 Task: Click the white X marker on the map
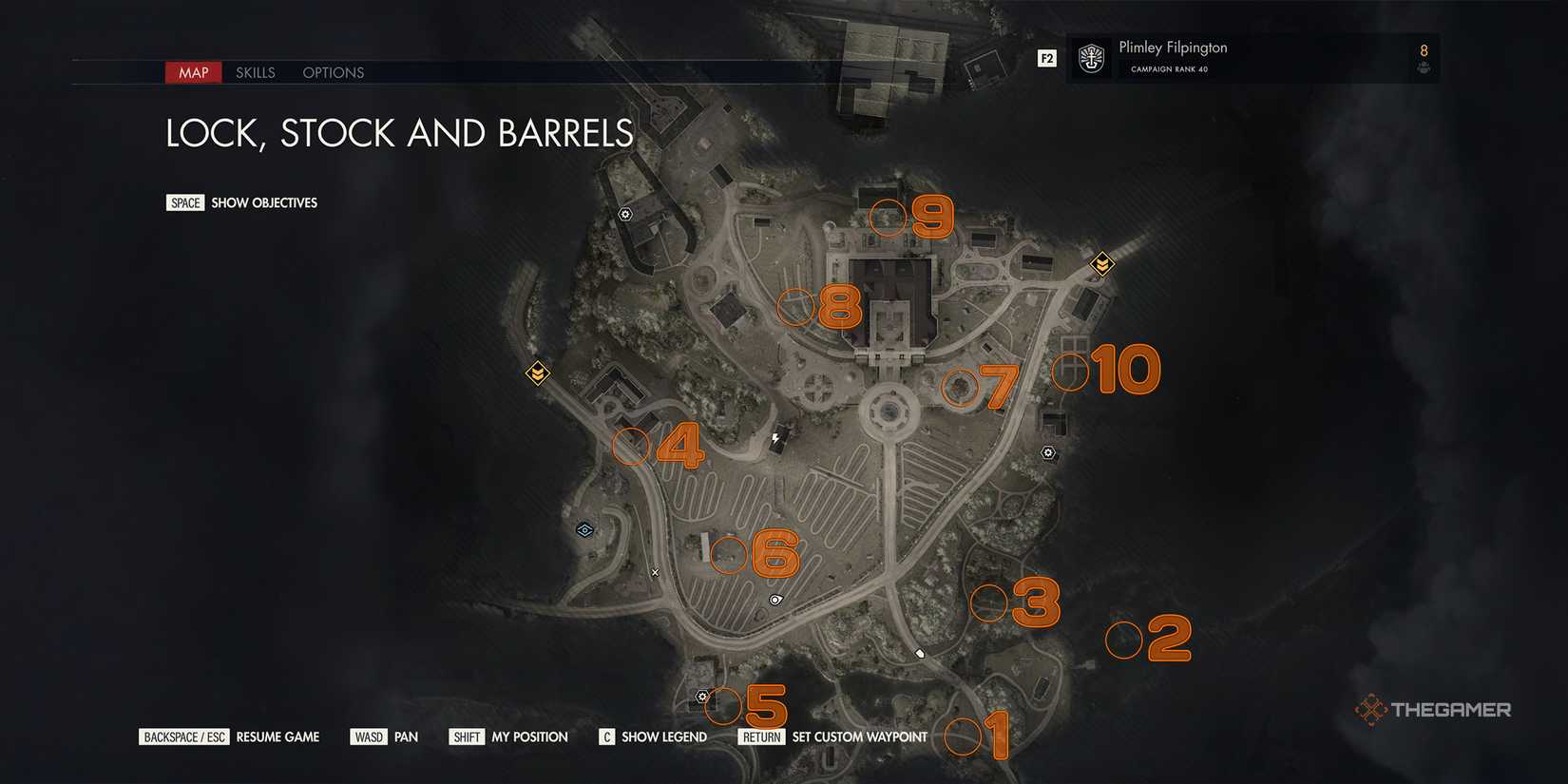tap(655, 572)
